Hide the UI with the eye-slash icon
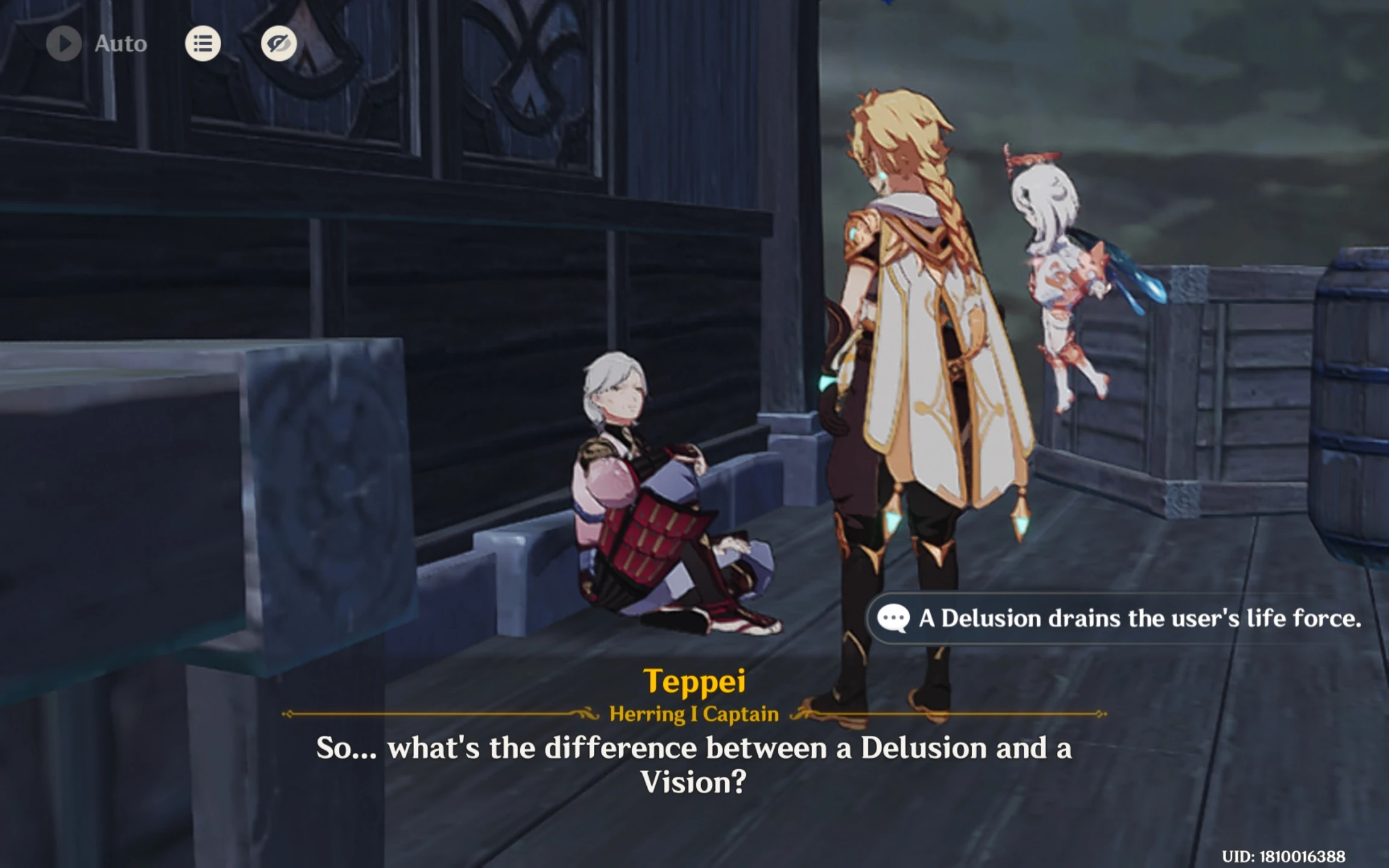The width and height of the screenshot is (1389, 868). click(279, 43)
